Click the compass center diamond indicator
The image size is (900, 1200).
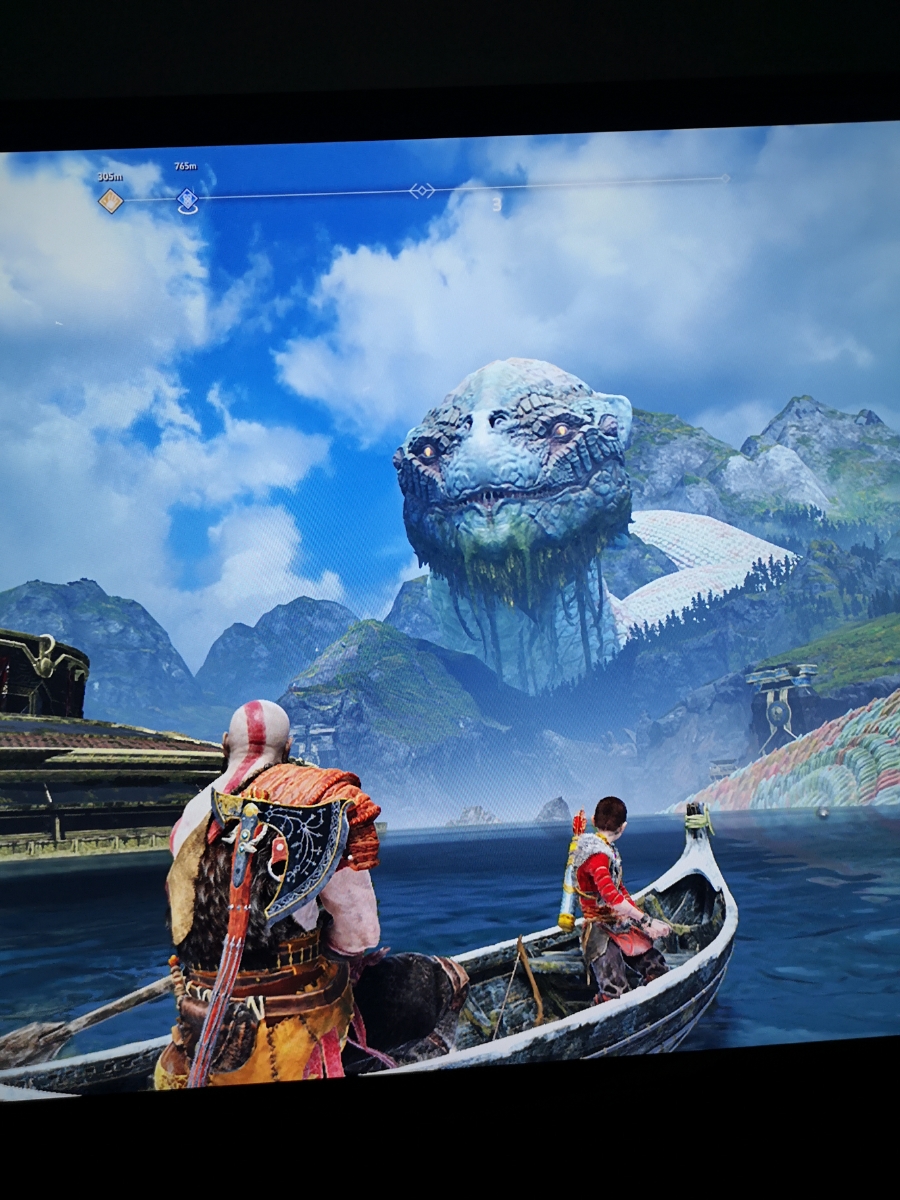[422, 191]
